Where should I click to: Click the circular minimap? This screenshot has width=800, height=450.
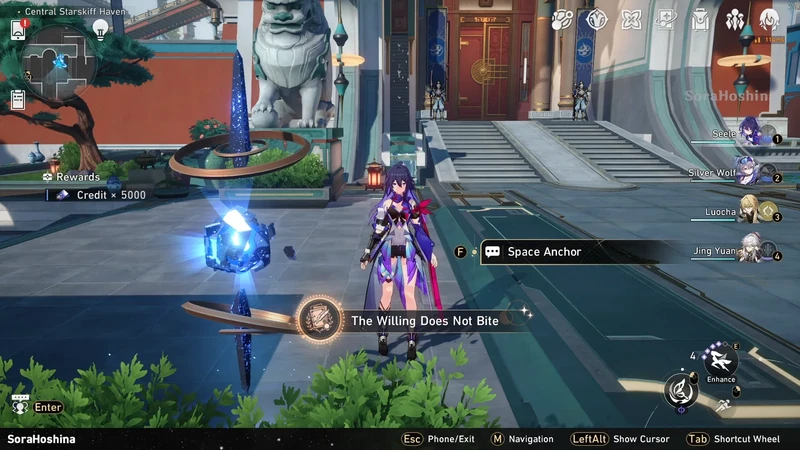(60, 64)
